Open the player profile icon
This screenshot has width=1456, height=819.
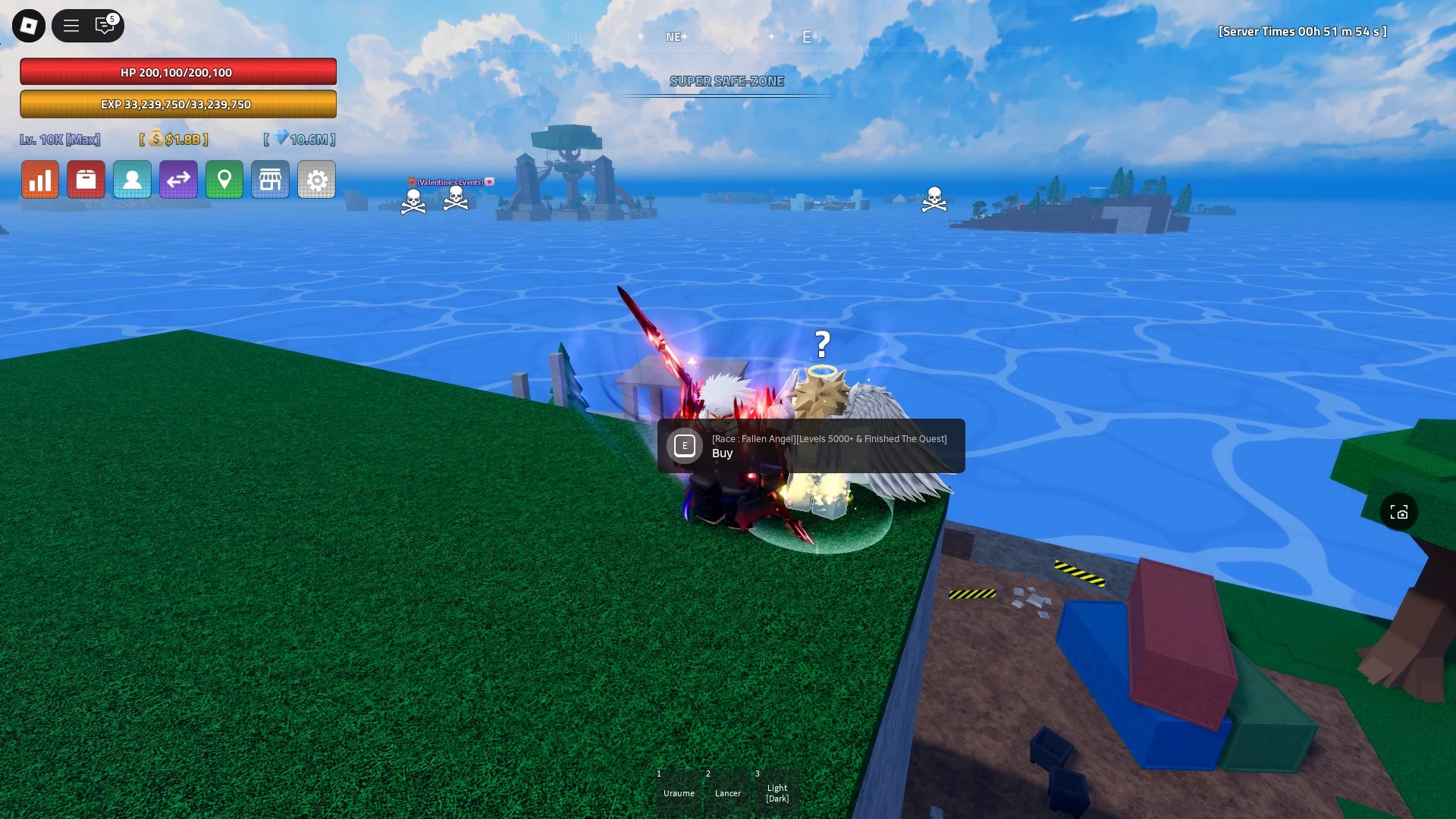click(x=133, y=180)
